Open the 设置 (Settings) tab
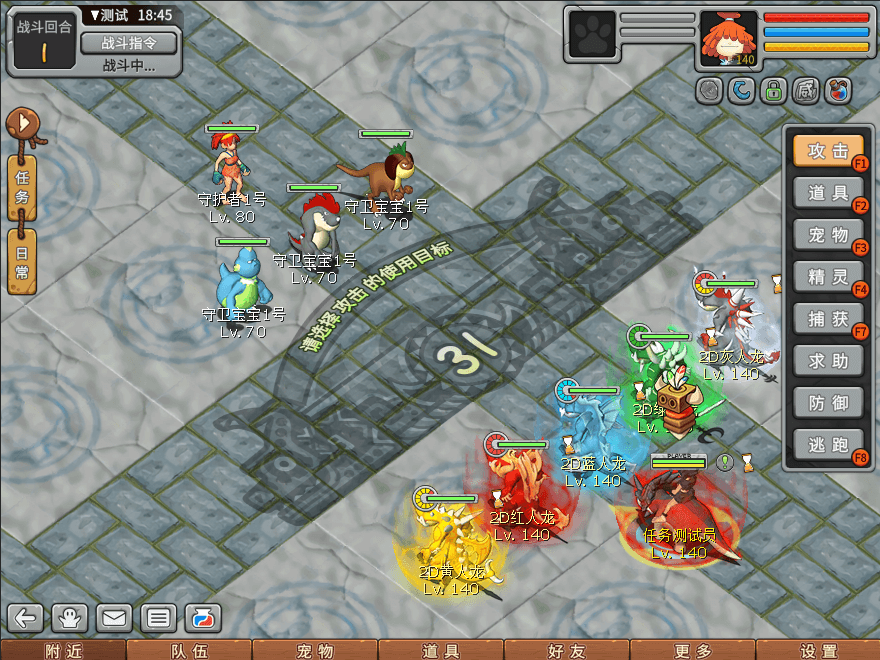Viewport: 880px width, 660px height. coord(818,650)
